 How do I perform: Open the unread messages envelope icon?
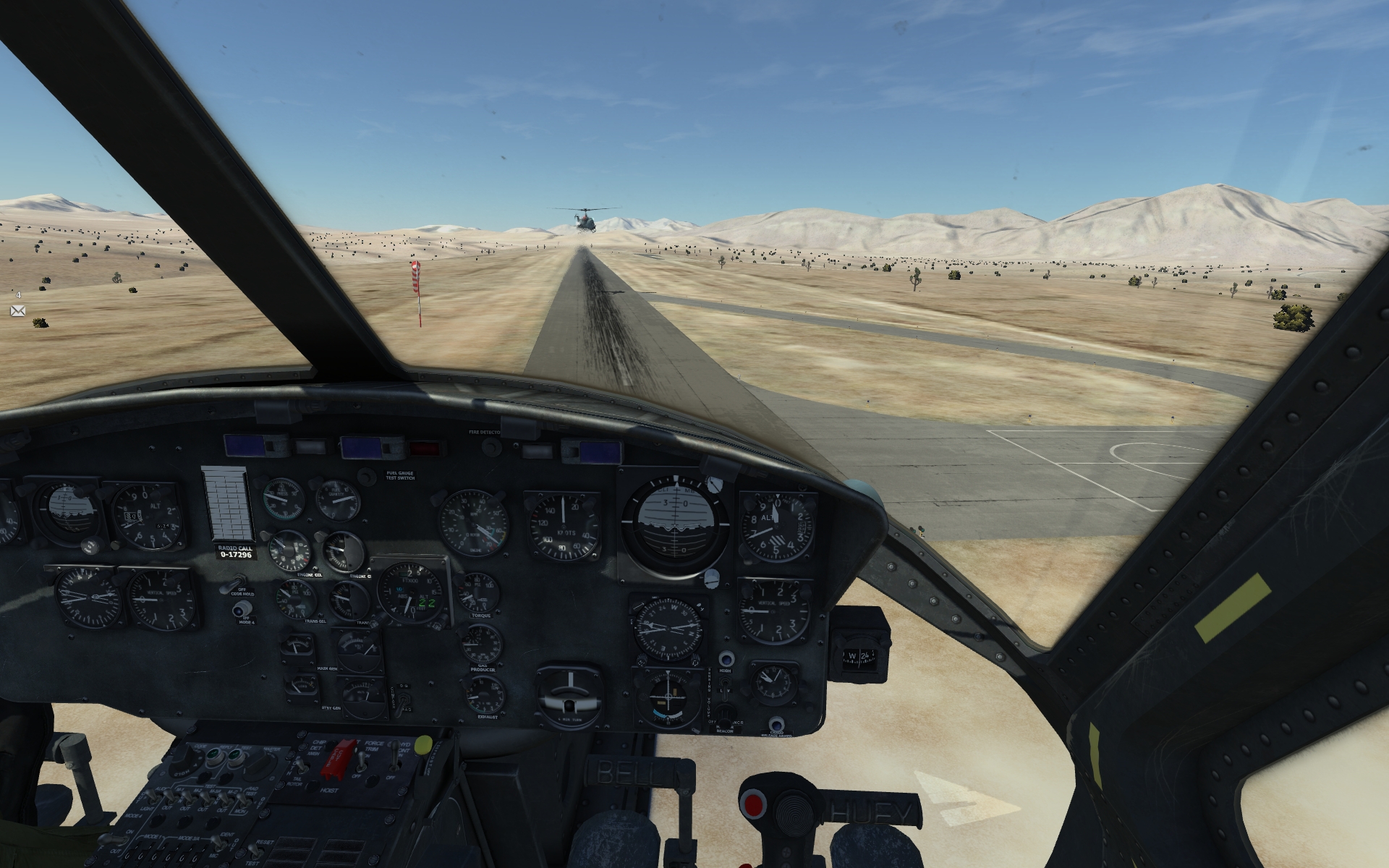17,310
